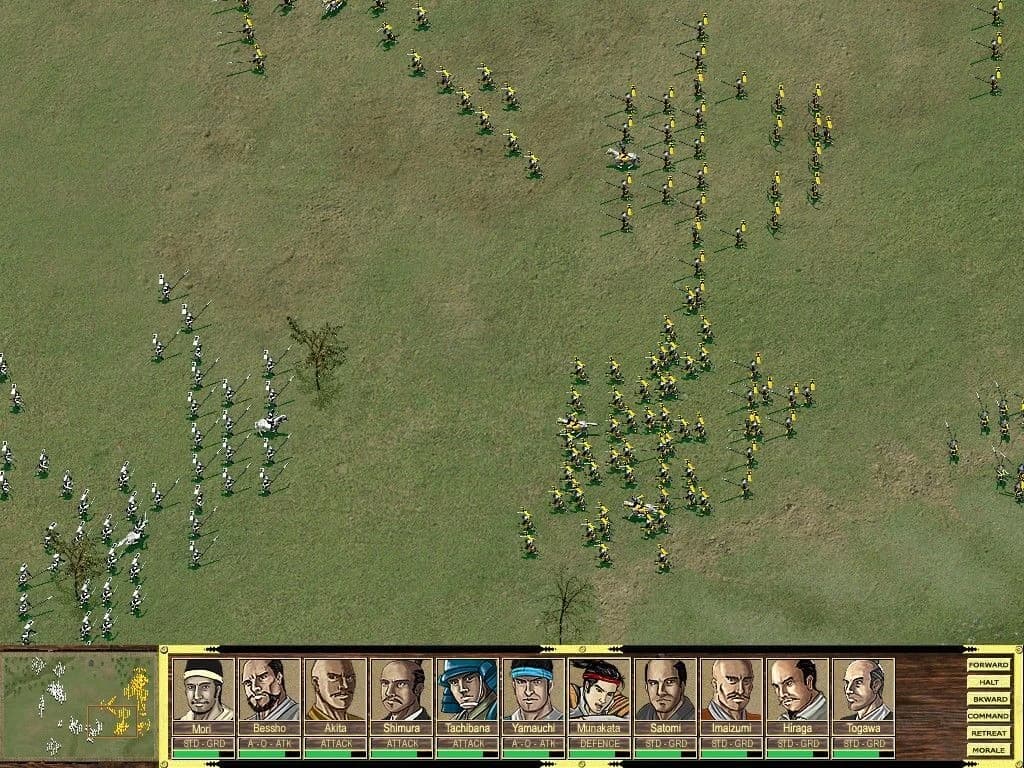Order a RETREAT
1024x768 pixels.
point(988,732)
